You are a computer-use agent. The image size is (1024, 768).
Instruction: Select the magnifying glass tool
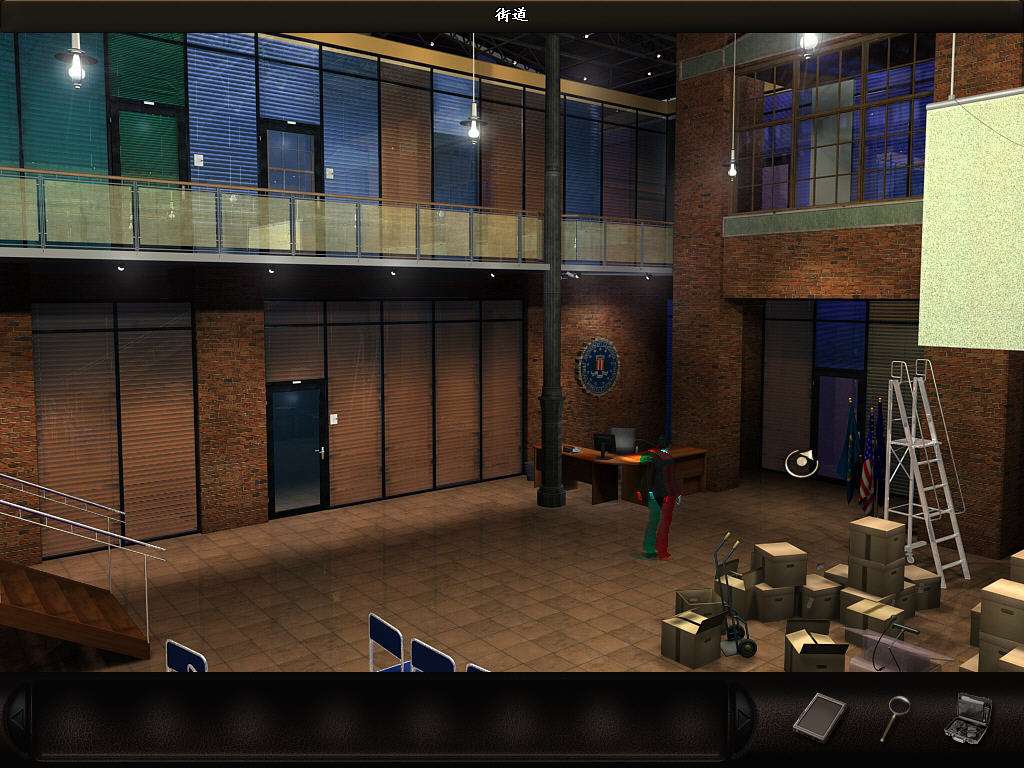(x=894, y=717)
